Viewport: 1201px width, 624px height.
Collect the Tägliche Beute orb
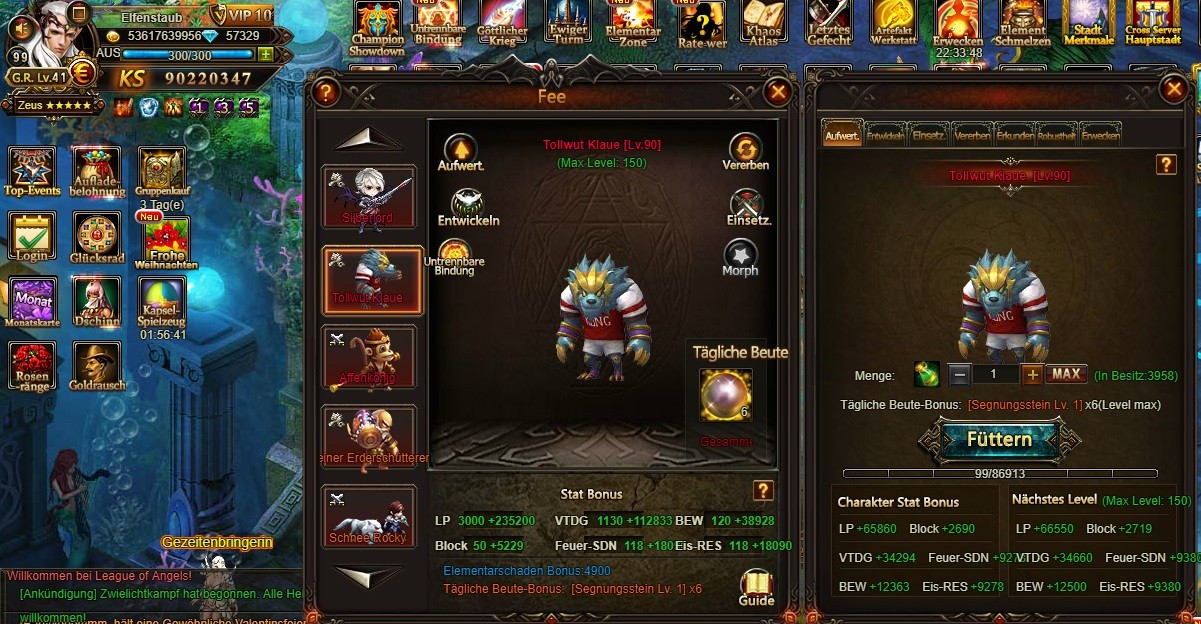[723, 395]
